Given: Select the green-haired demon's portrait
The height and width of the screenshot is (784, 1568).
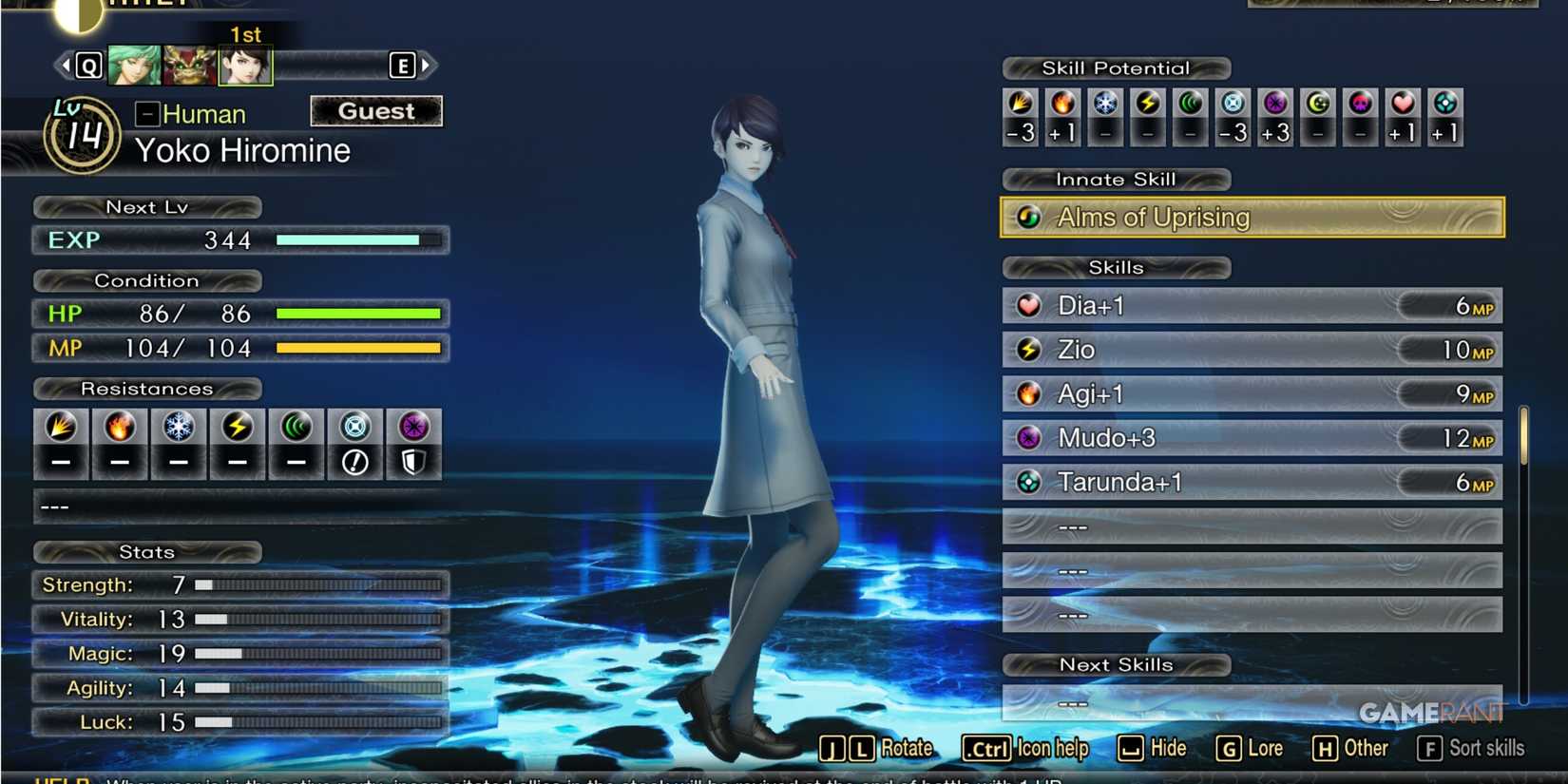Looking at the screenshot, I should [x=136, y=67].
